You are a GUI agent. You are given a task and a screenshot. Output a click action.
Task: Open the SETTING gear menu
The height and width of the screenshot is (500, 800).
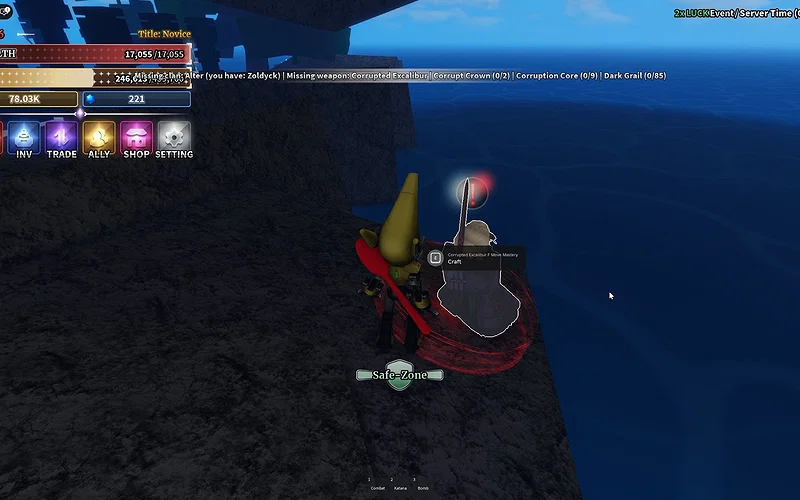(174, 138)
